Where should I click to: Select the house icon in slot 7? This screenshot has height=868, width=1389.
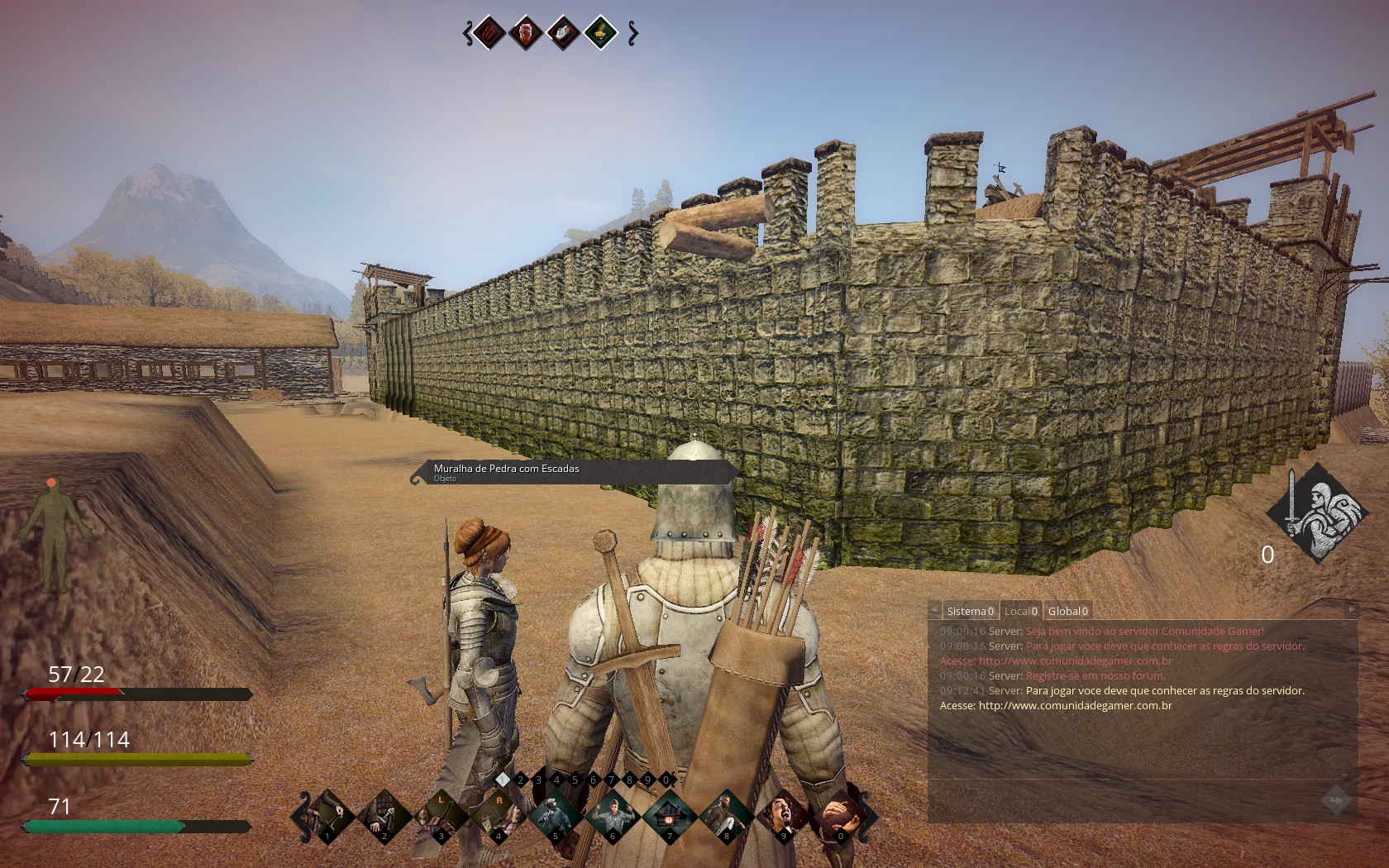coord(670,814)
